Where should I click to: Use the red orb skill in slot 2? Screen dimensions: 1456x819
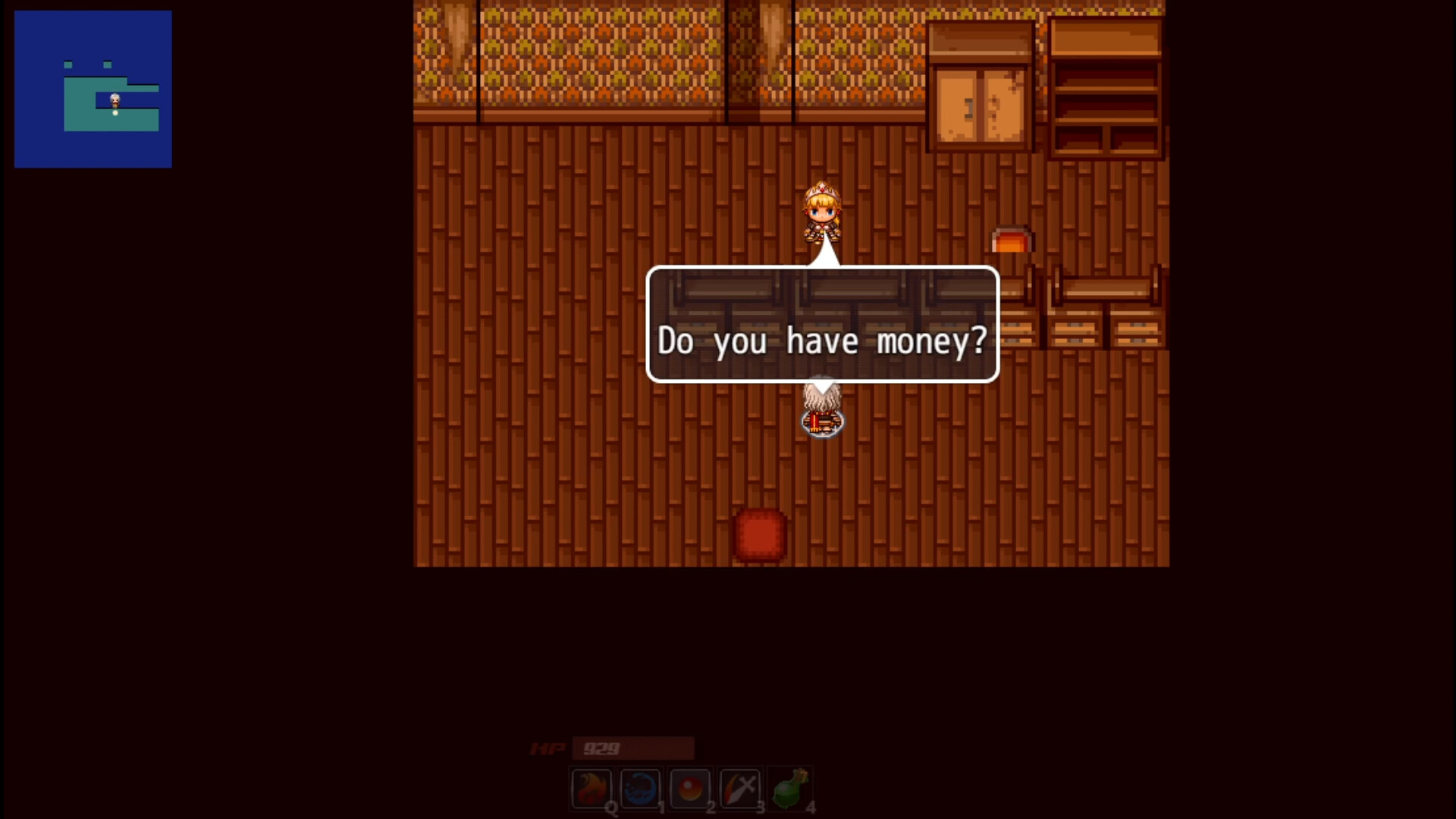690,787
